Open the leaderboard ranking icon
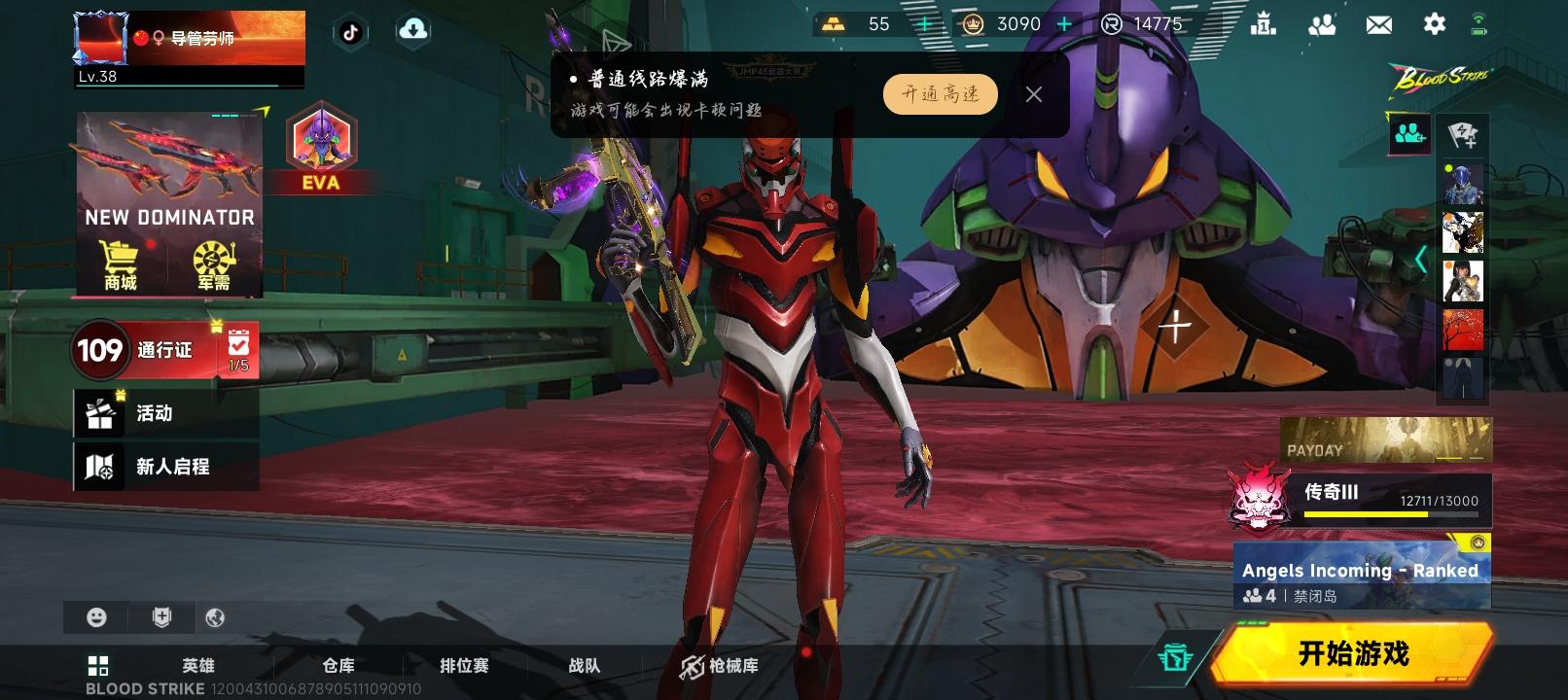The height and width of the screenshot is (700, 1568). coord(1265,23)
